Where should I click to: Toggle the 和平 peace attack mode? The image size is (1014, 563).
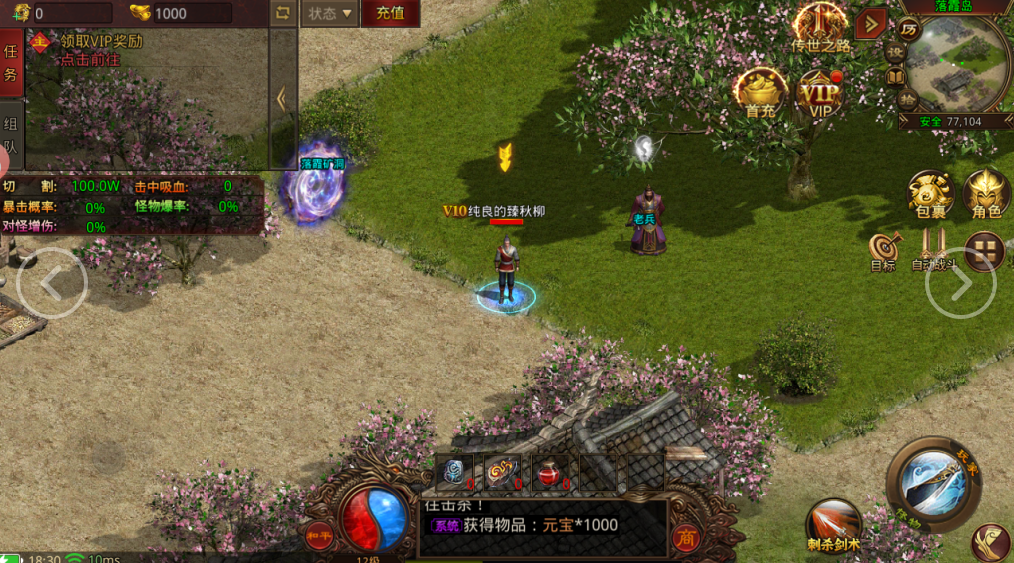coord(320,534)
